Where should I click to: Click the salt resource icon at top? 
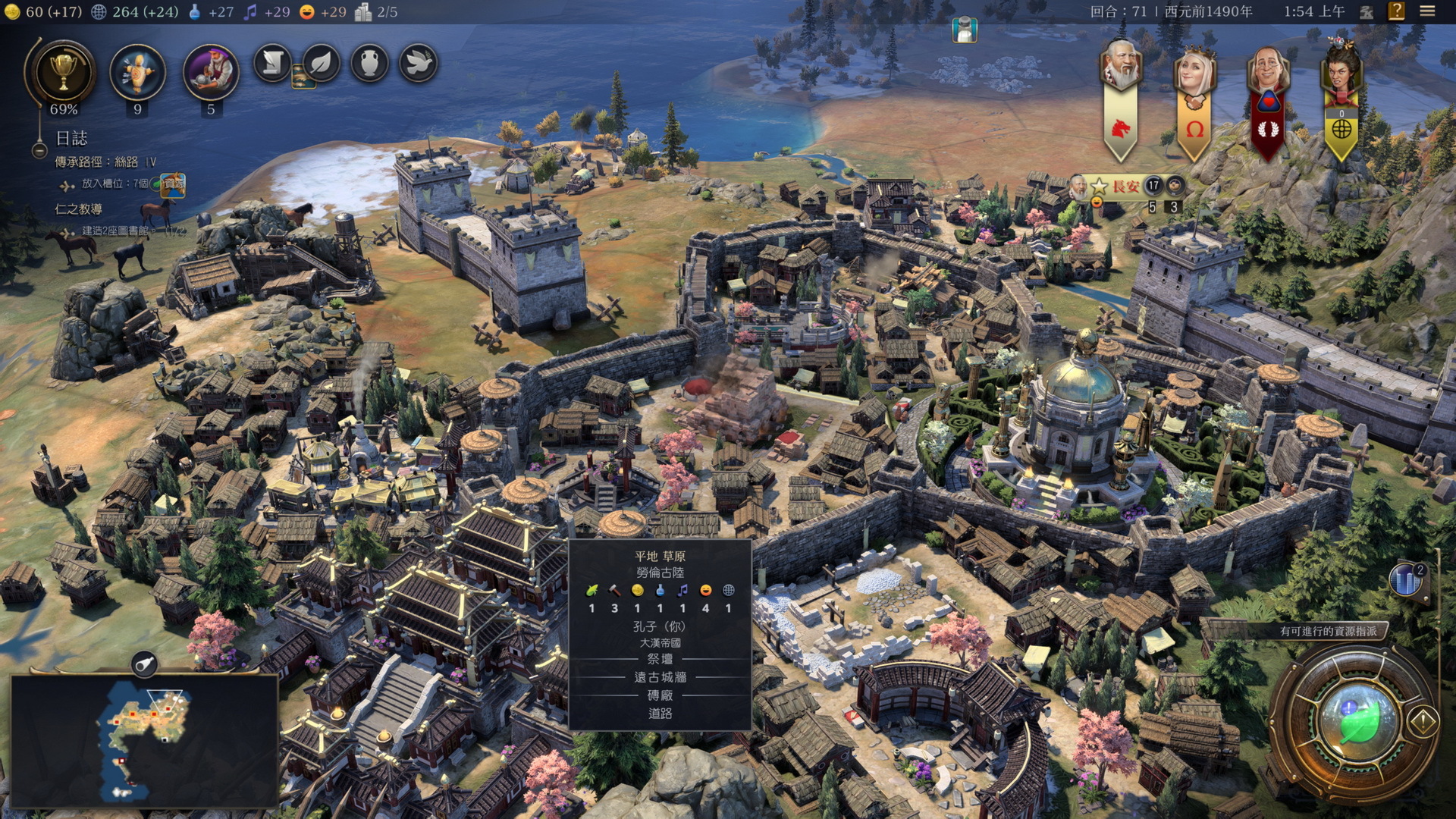[965, 30]
